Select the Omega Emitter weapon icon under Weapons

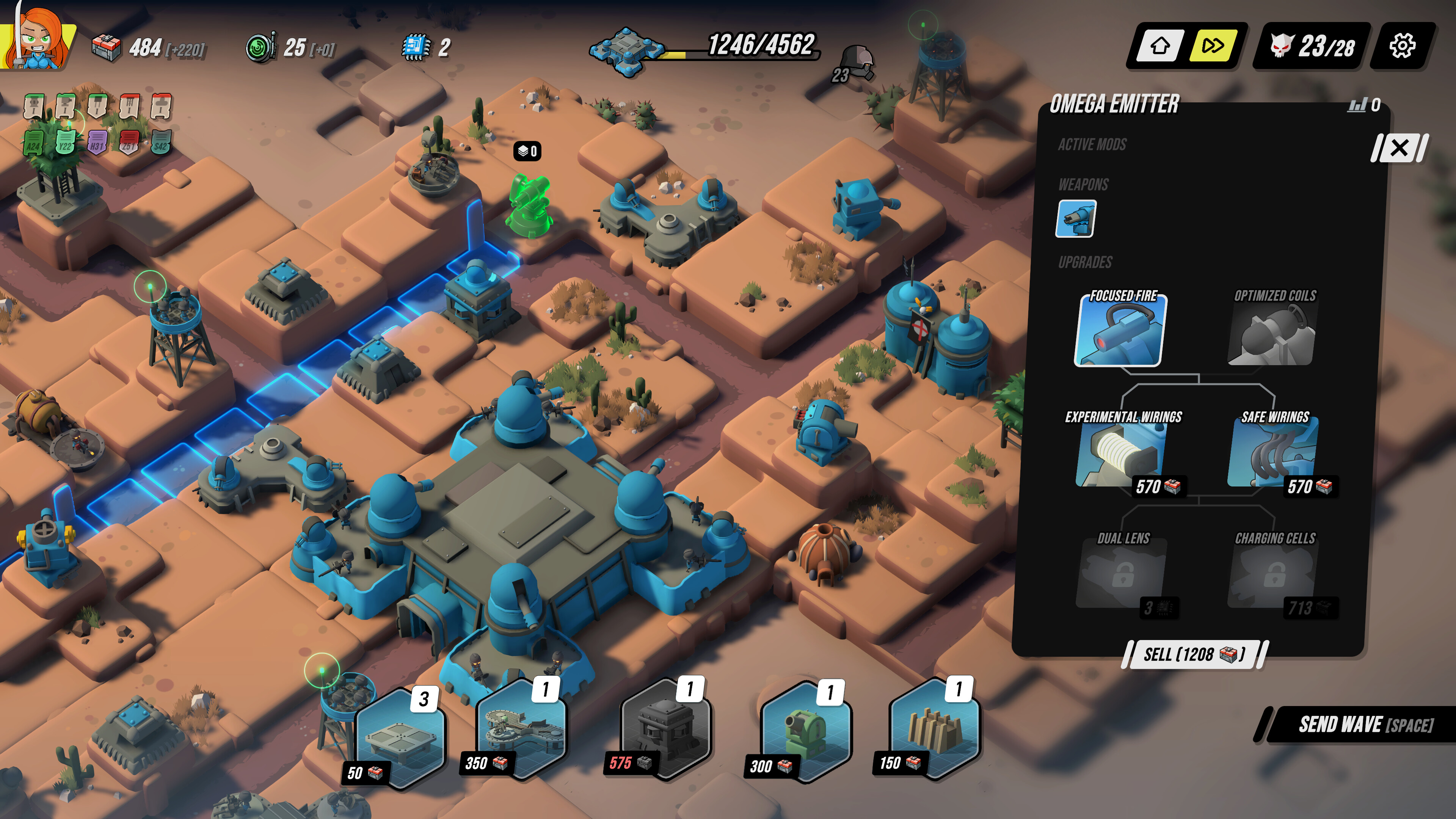point(1076,219)
